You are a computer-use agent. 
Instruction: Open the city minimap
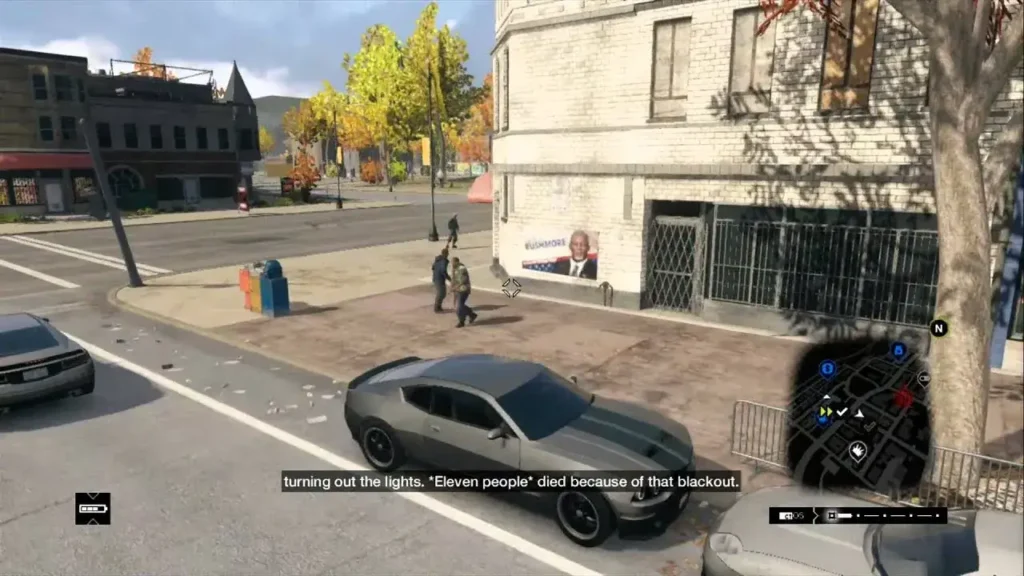click(x=859, y=412)
